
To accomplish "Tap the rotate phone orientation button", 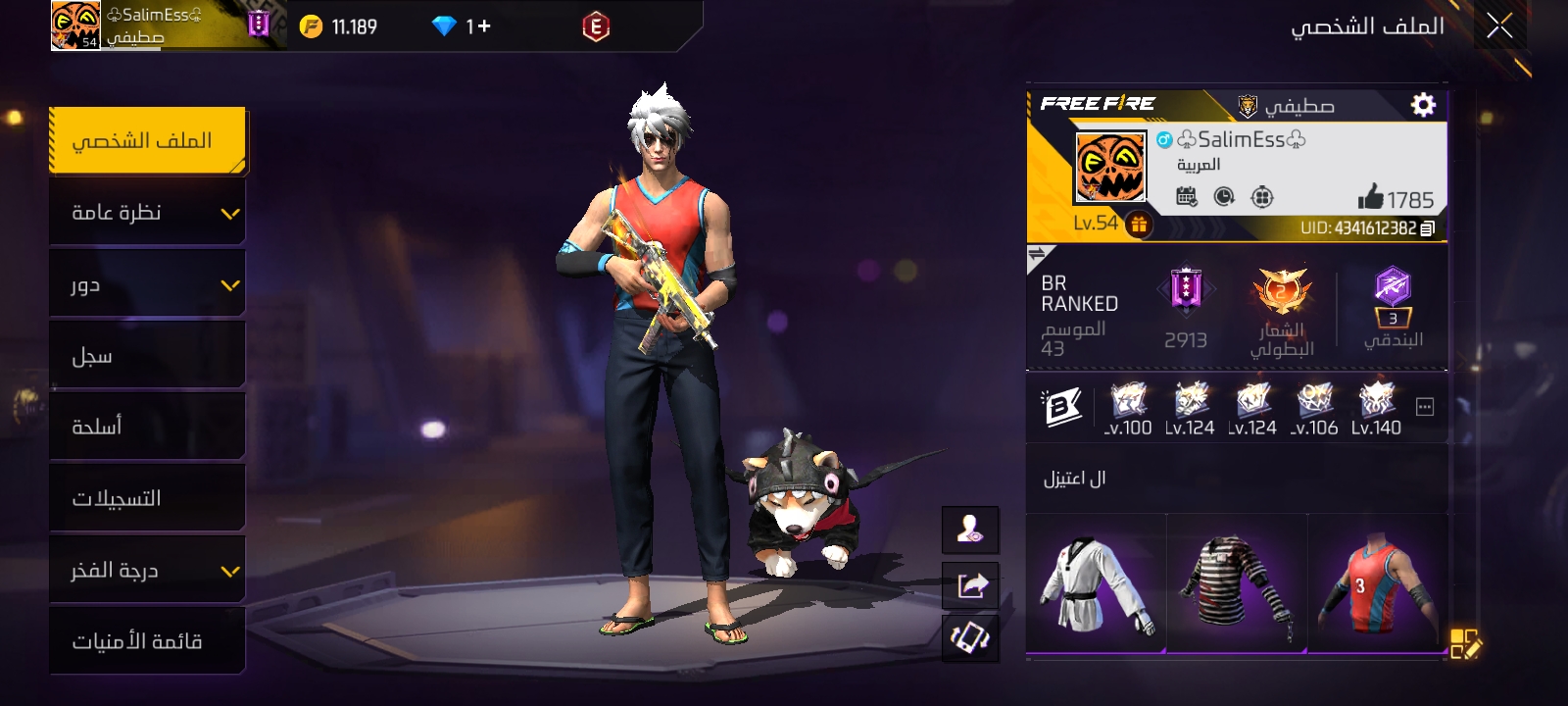I will coord(971,639).
